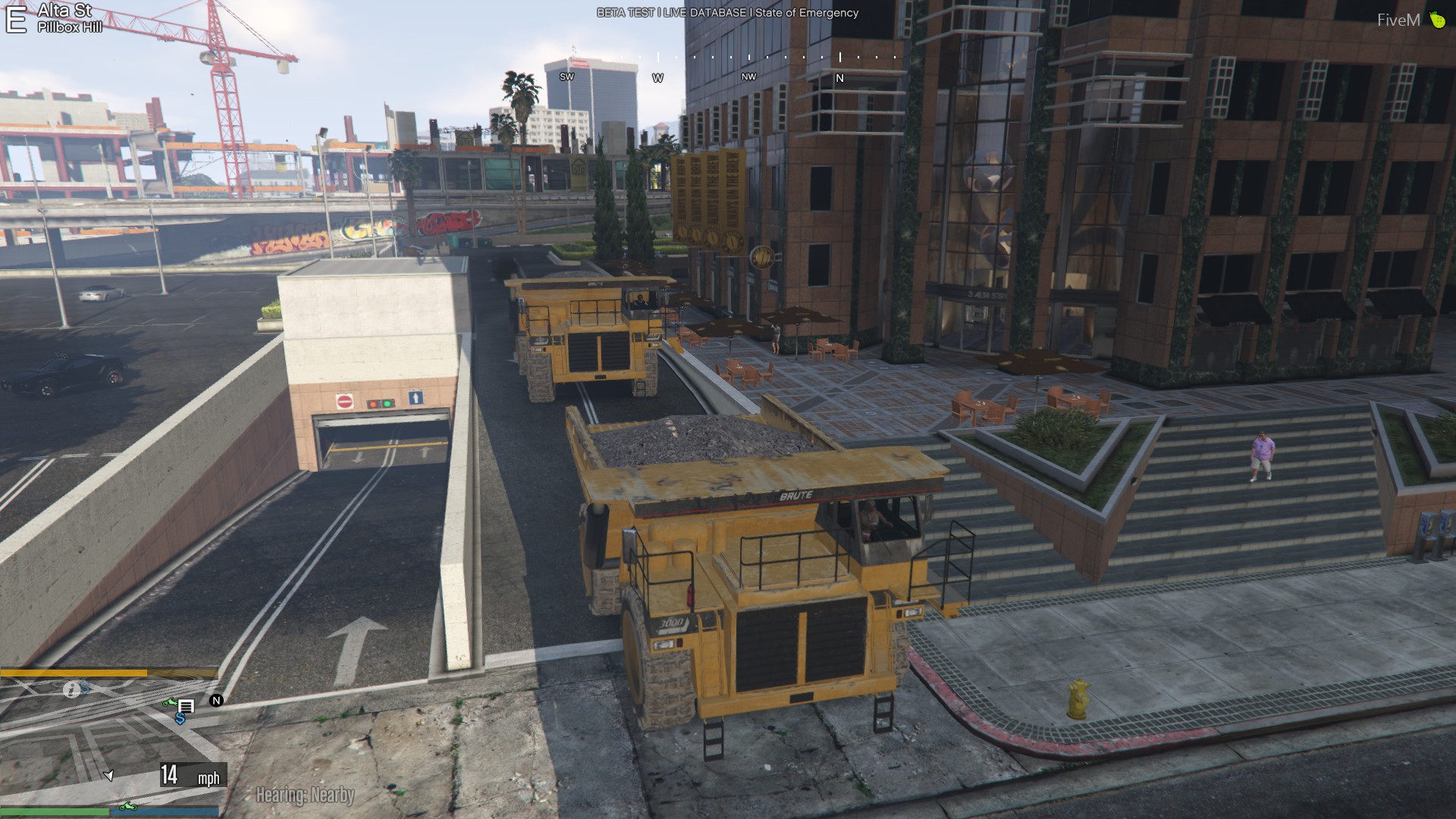1456x819 pixels.
Task: Click the info marker on the minimap
Action: [x=71, y=690]
